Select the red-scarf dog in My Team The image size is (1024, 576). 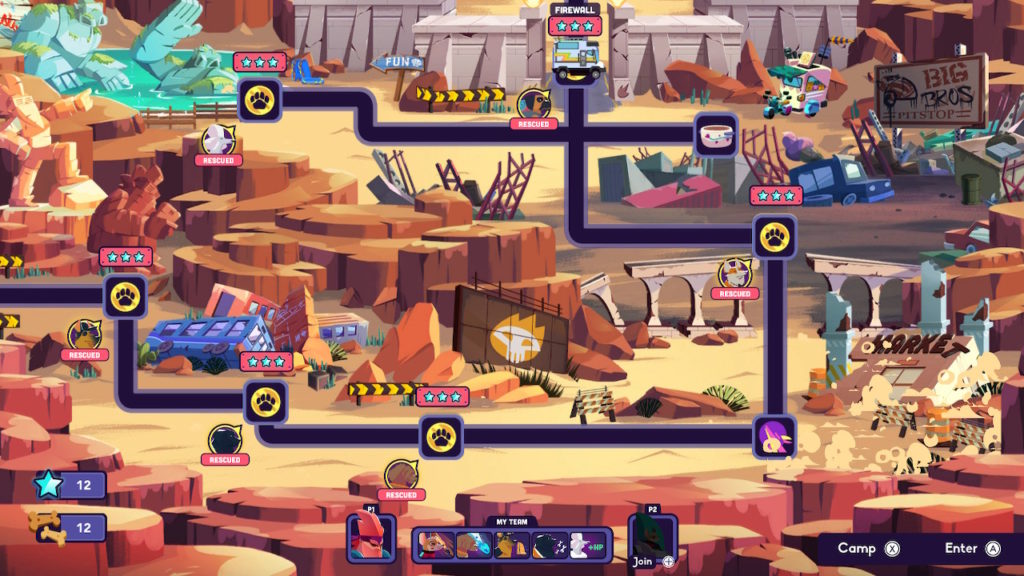click(437, 545)
